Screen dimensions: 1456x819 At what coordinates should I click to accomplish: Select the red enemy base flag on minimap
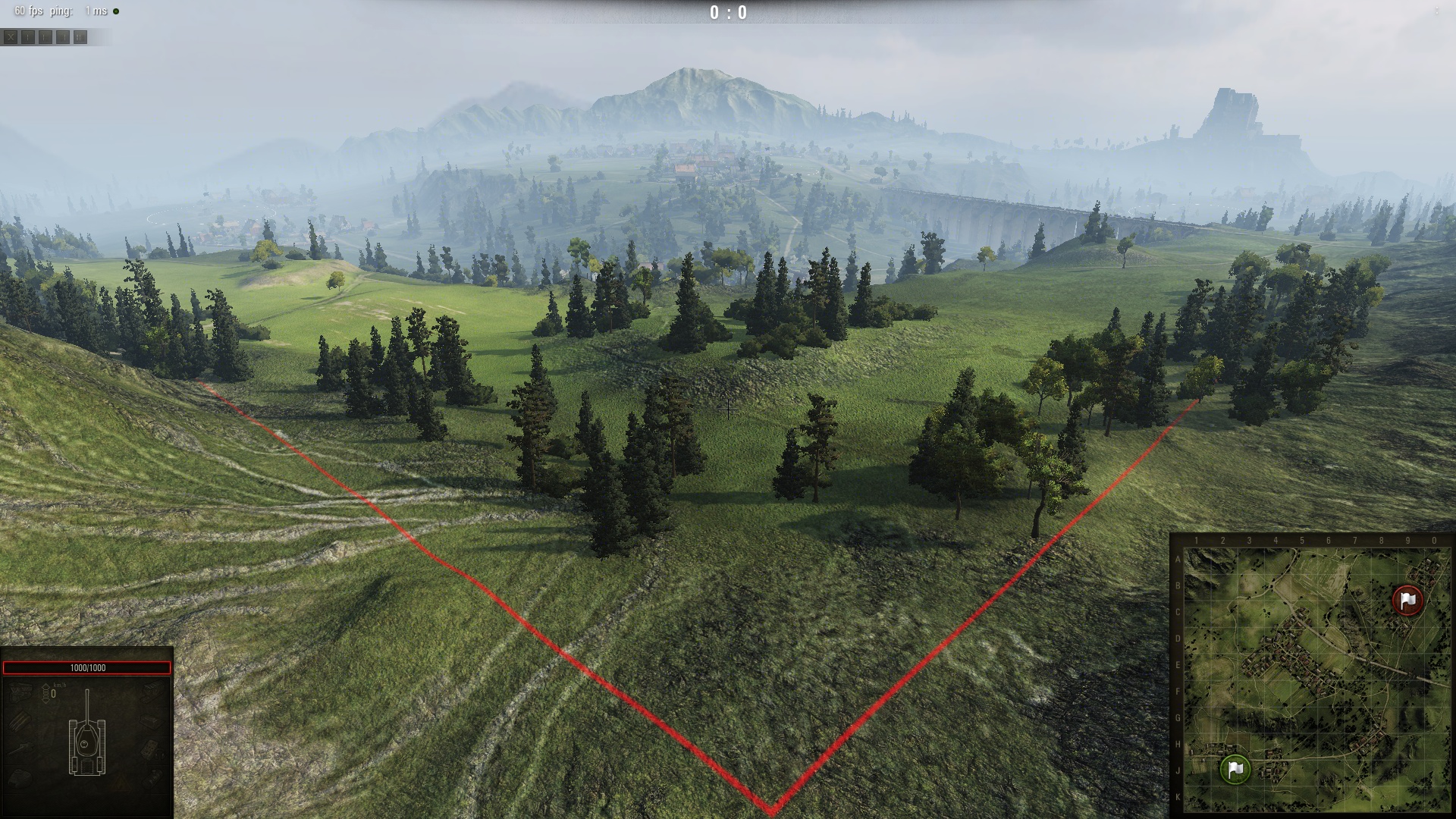point(1407,600)
